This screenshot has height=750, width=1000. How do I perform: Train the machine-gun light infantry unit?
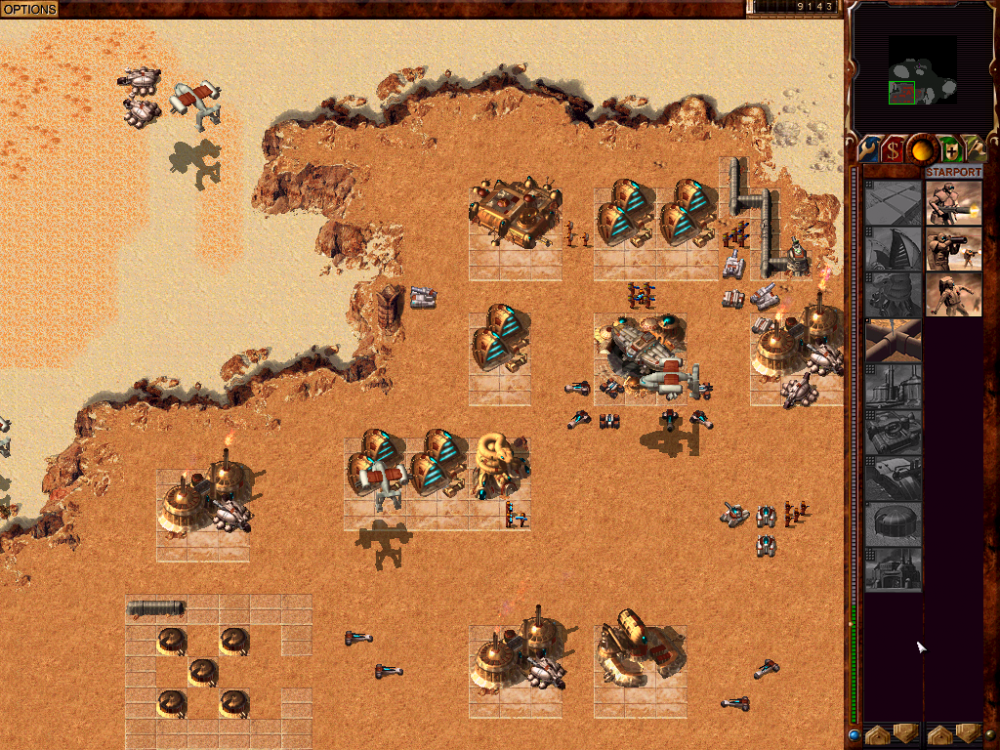[x=953, y=203]
